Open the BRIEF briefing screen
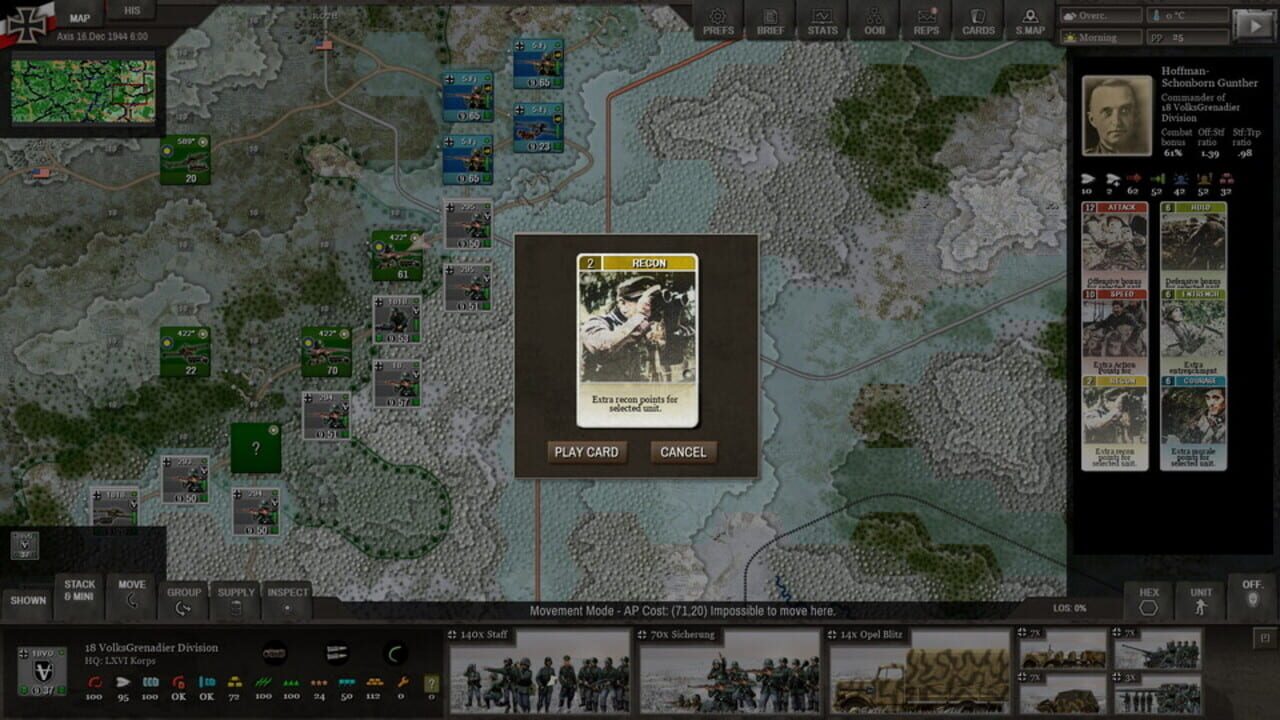The width and height of the screenshot is (1280, 720). (770, 22)
